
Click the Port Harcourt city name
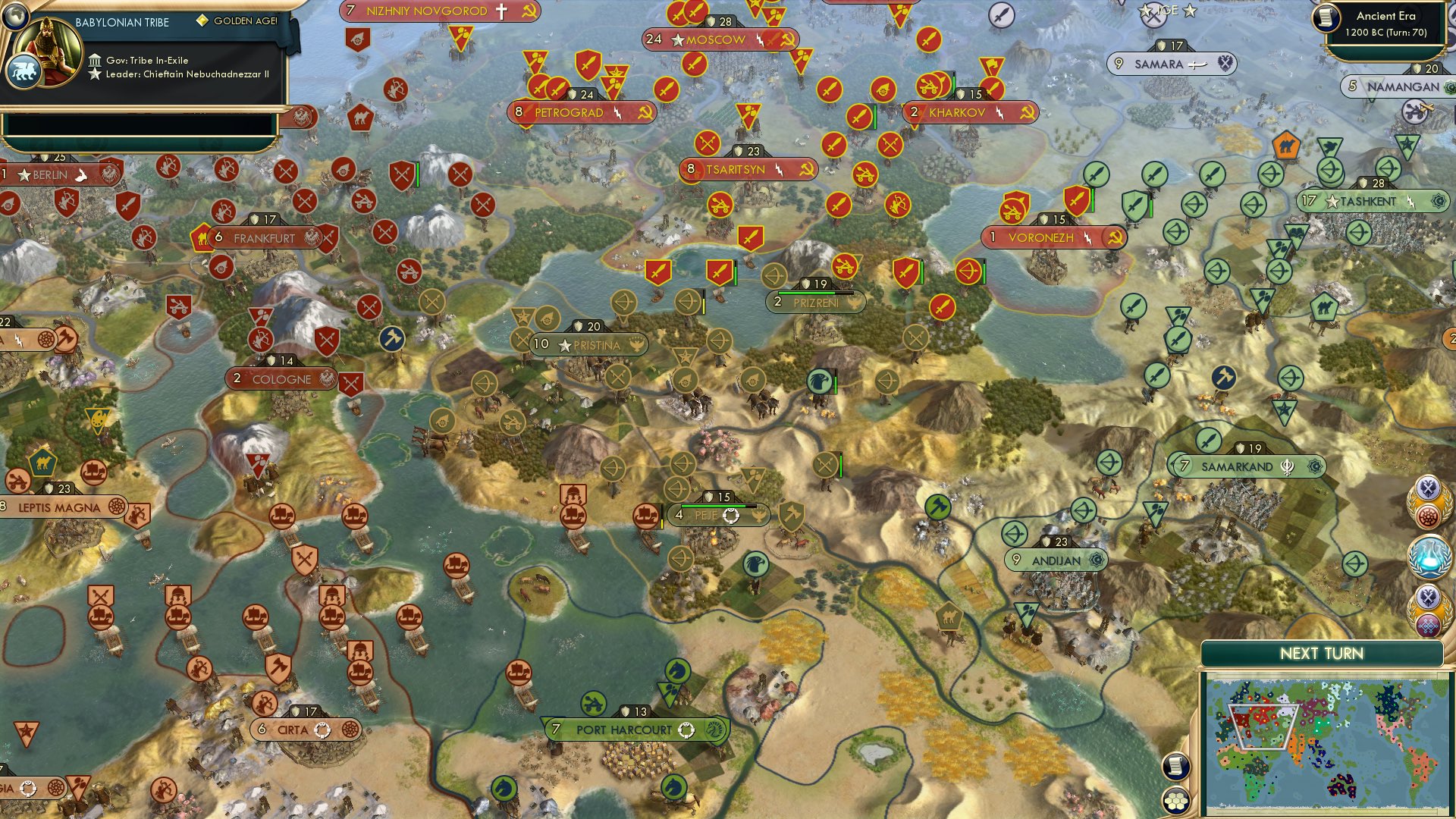pyautogui.click(x=626, y=729)
